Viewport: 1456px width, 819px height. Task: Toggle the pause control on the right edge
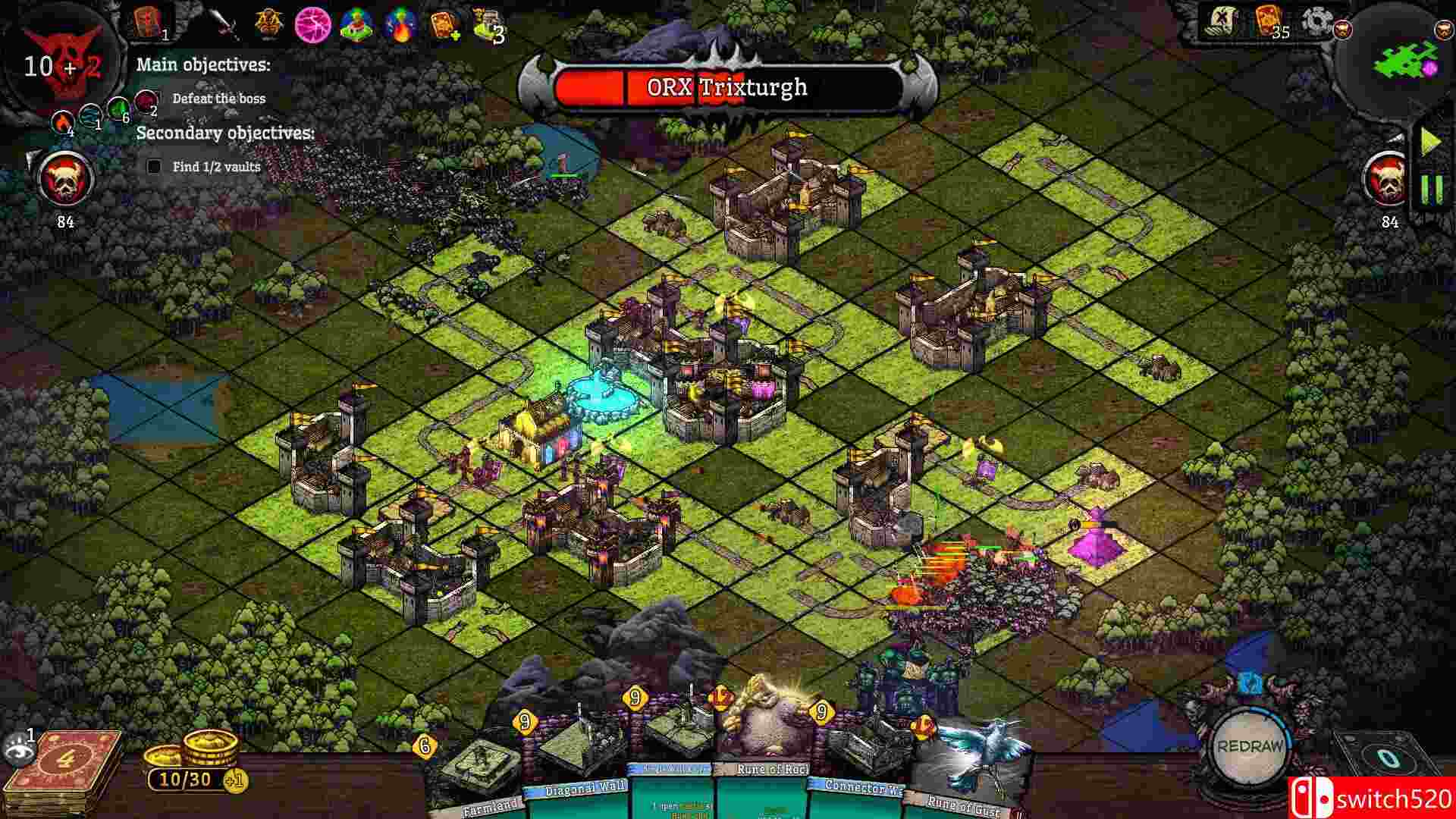[1431, 188]
